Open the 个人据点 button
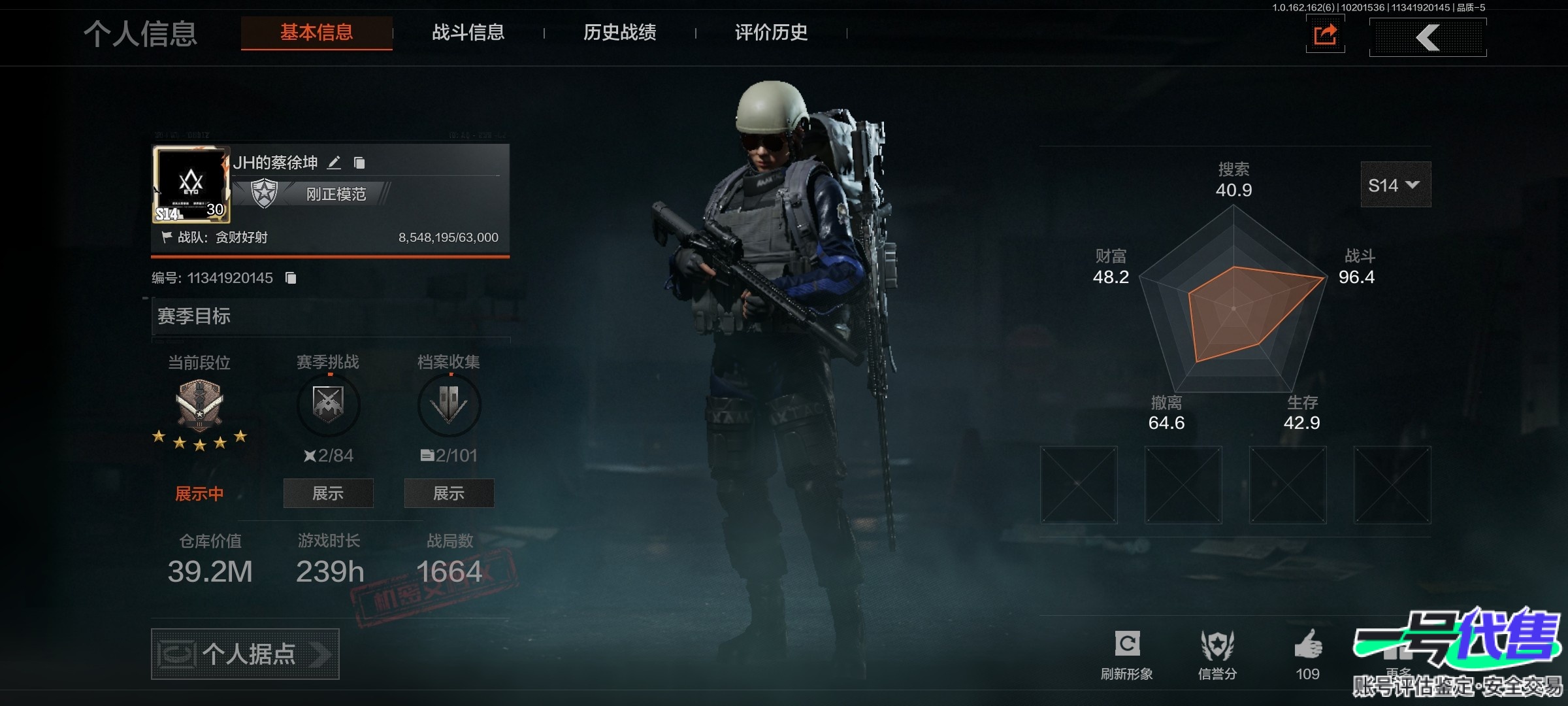This screenshot has height=706, width=1568. (245, 654)
